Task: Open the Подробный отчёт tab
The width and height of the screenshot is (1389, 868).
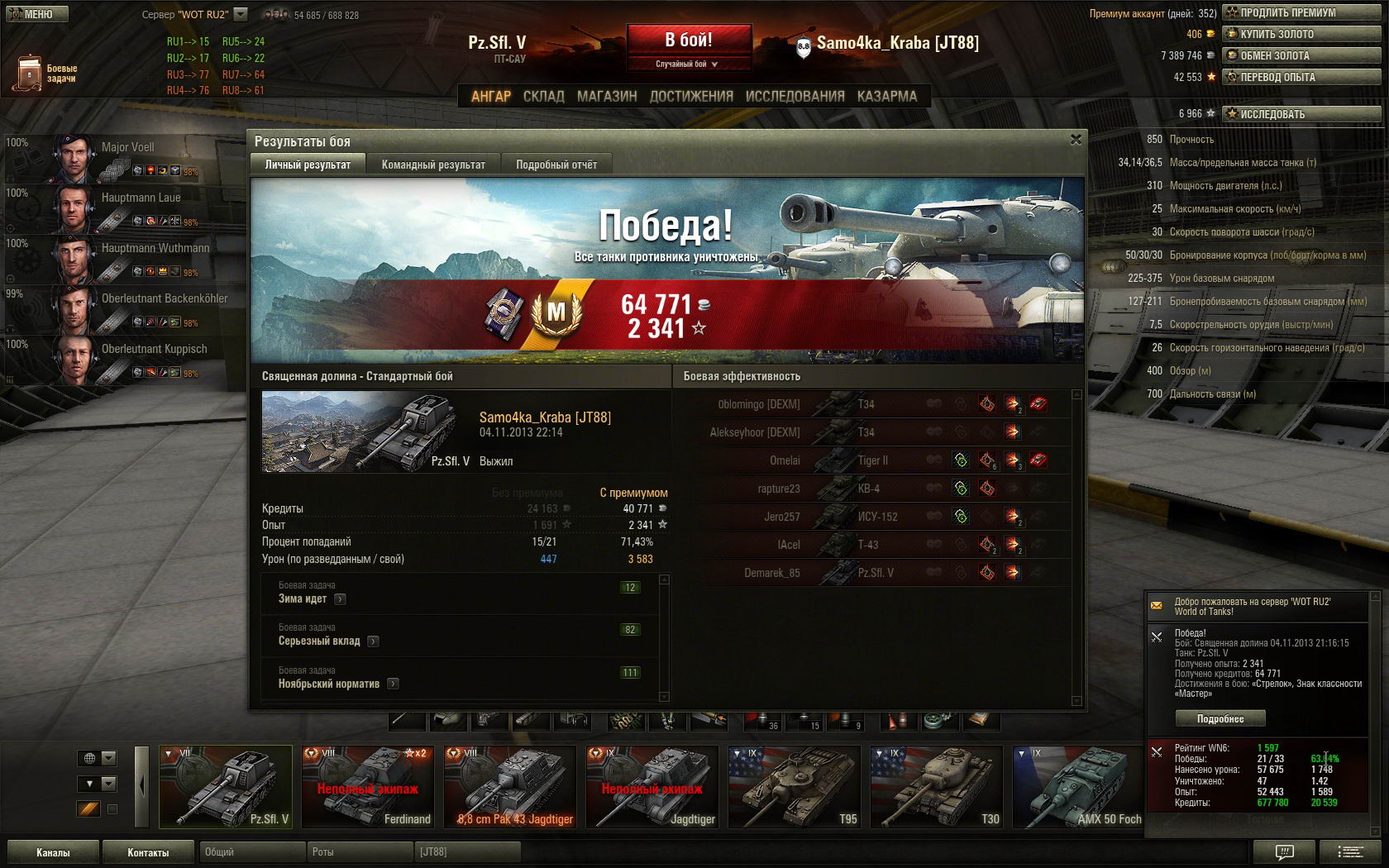Action: tap(556, 165)
